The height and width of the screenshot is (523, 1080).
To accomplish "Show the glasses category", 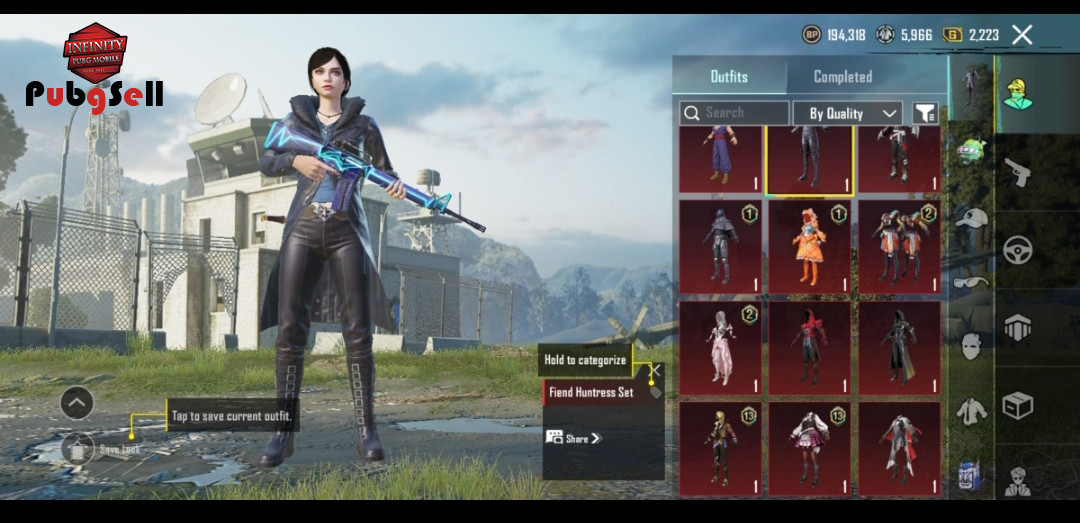I will pyautogui.click(x=970, y=283).
